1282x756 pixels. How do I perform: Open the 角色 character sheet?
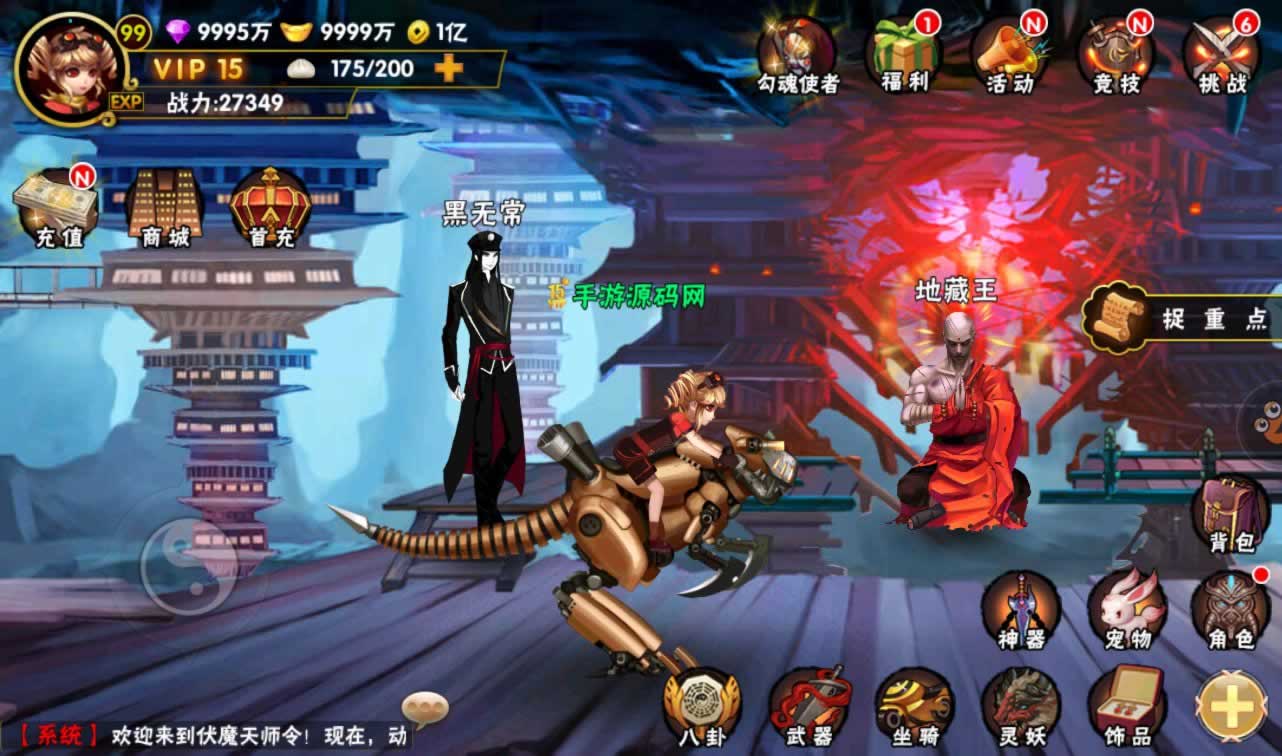click(1231, 610)
